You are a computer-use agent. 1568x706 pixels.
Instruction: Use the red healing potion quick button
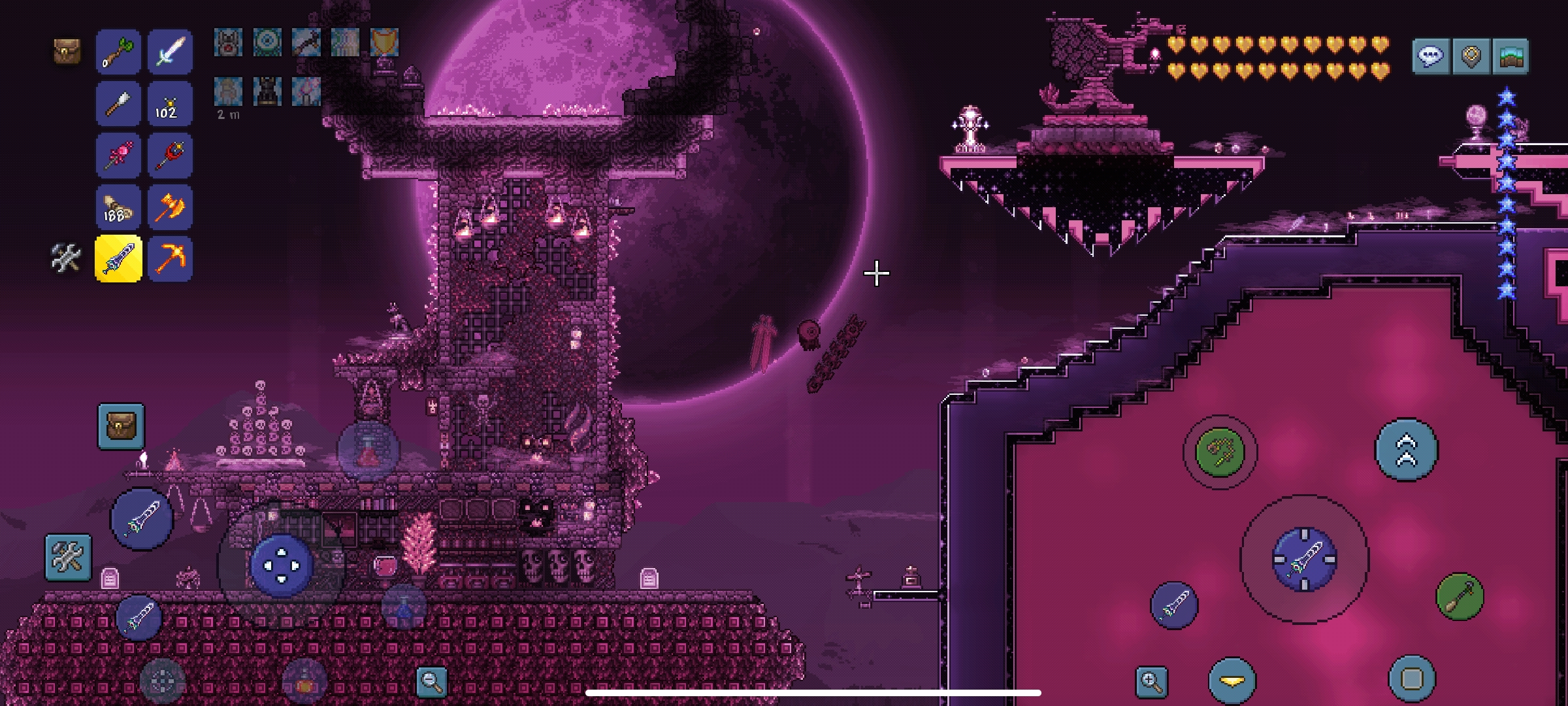click(368, 451)
